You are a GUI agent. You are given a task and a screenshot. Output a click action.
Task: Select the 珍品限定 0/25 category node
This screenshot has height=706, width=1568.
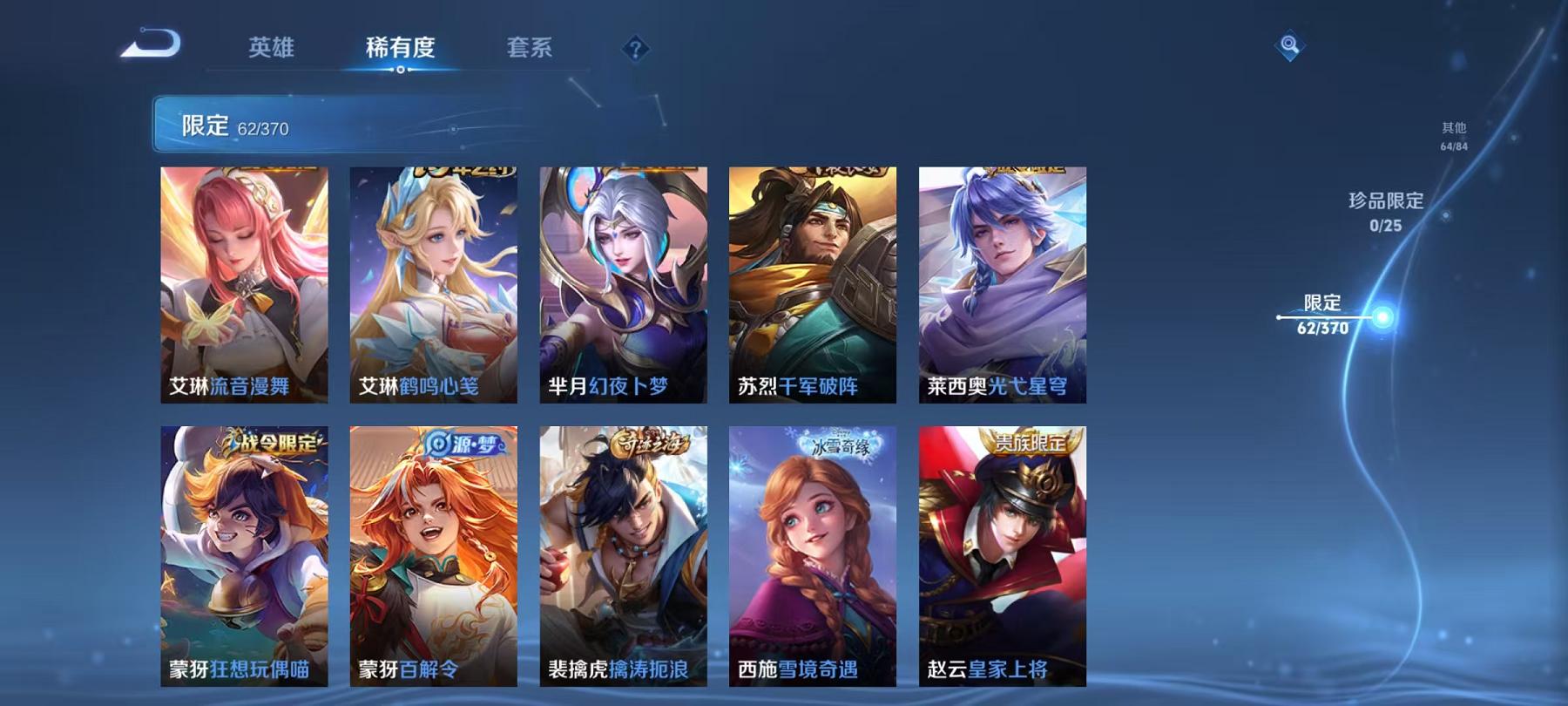coord(1386,214)
